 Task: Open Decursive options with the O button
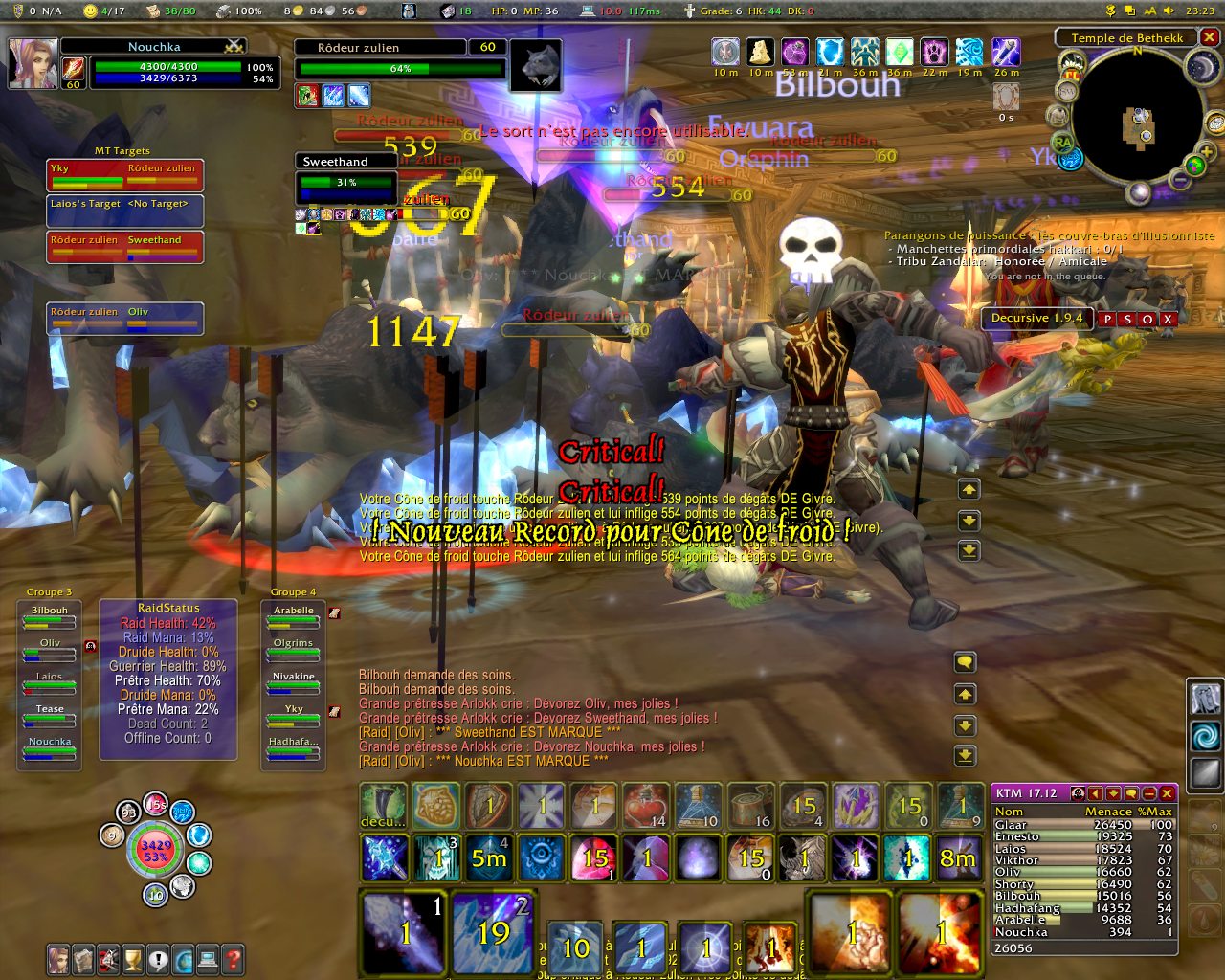click(1147, 319)
